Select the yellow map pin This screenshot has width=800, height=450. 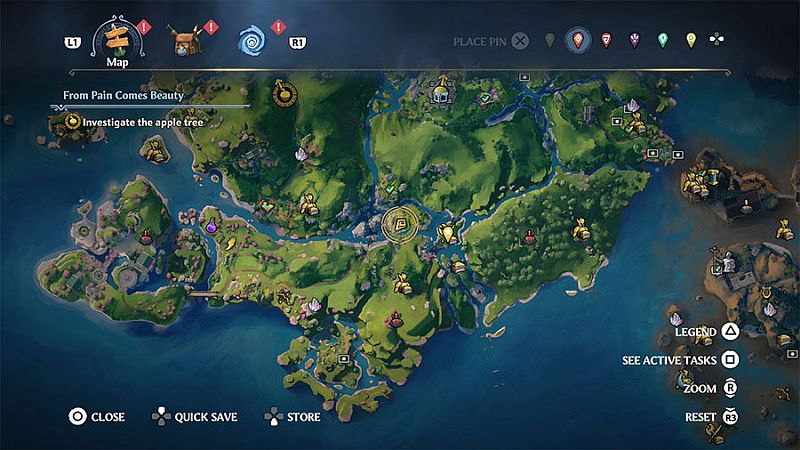(x=690, y=41)
